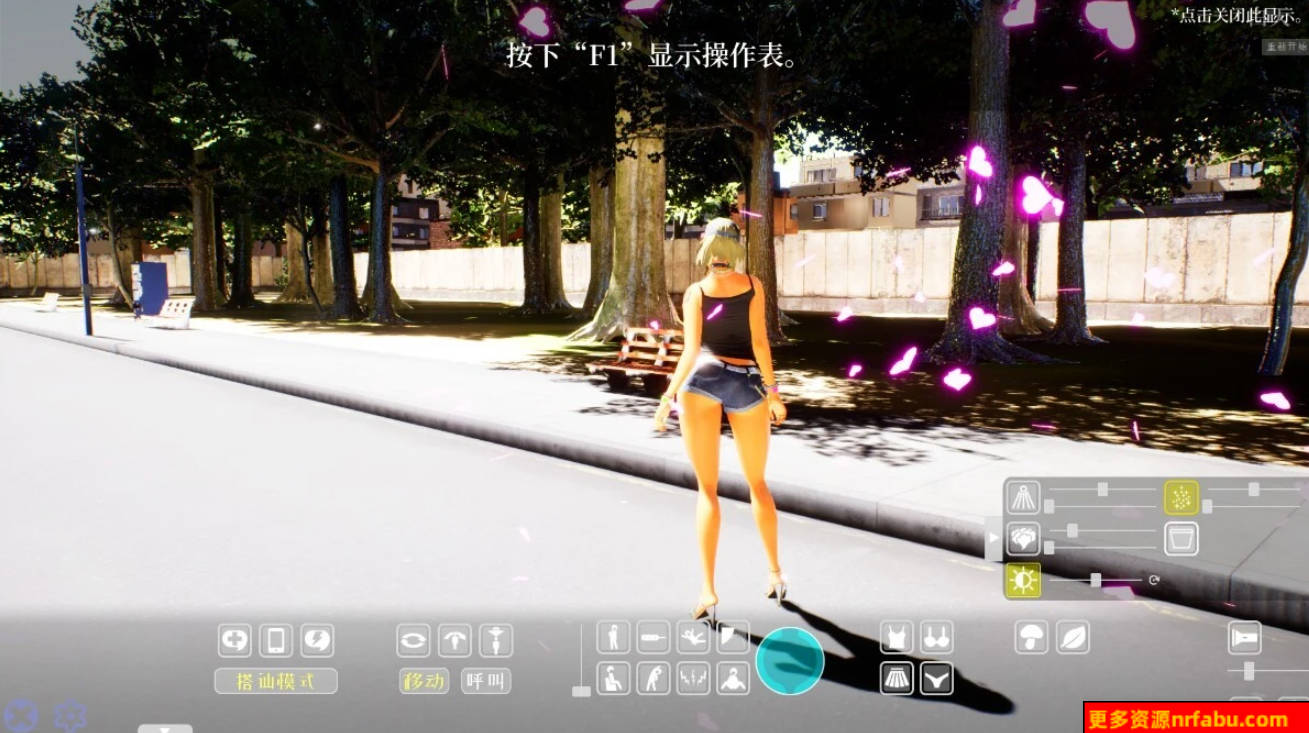This screenshot has height=733, width=1309.
Task: Click the lightning bolt icon
Action: (x=317, y=640)
